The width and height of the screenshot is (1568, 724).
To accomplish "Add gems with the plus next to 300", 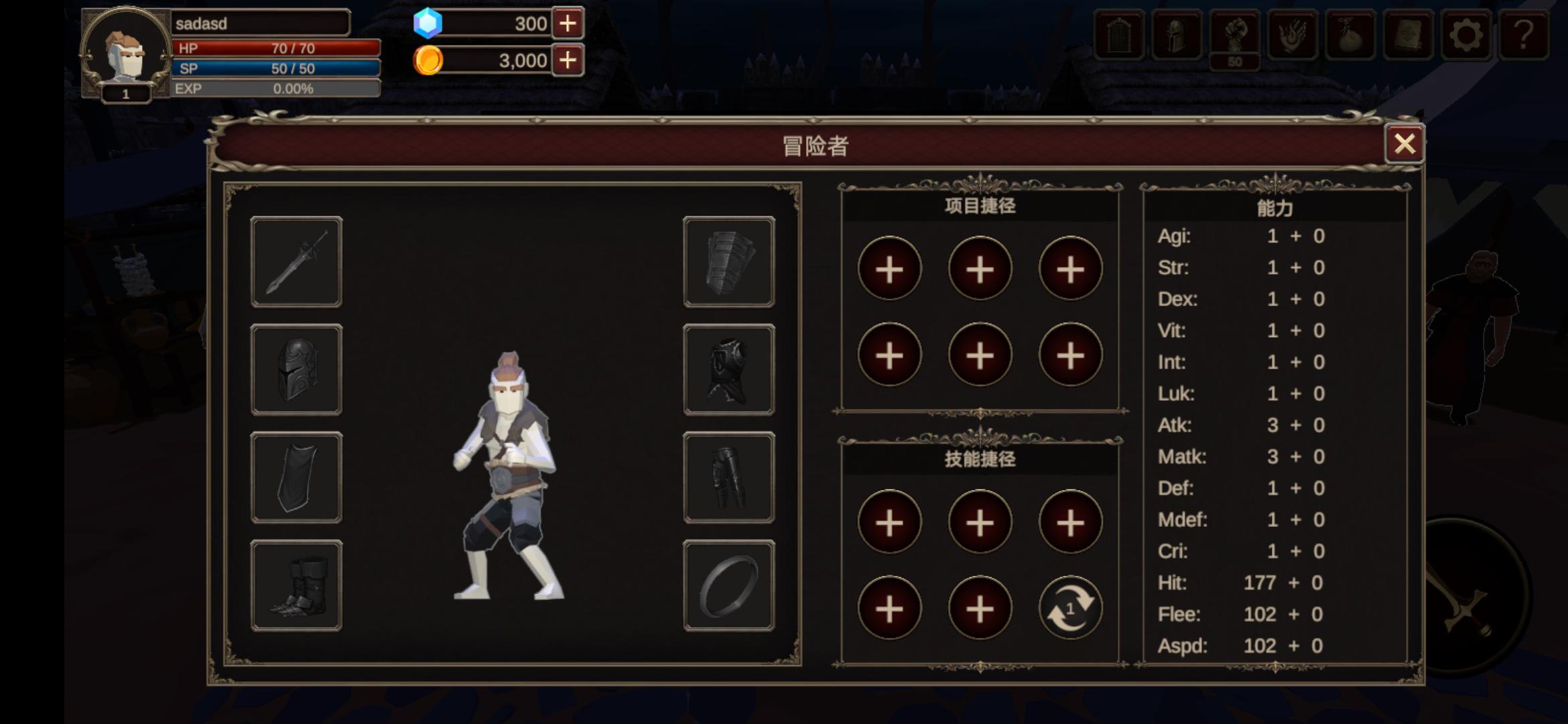I will 567,24.
